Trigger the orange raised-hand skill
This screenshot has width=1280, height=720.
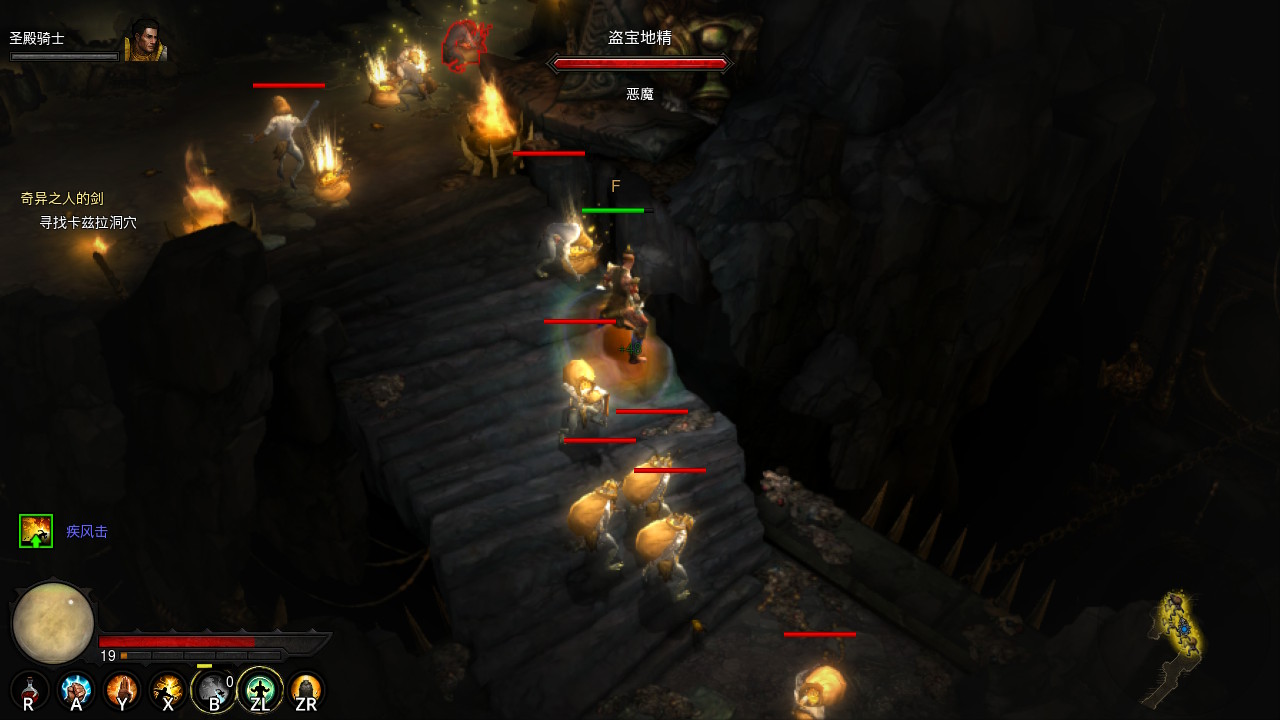click(x=122, y=690)
